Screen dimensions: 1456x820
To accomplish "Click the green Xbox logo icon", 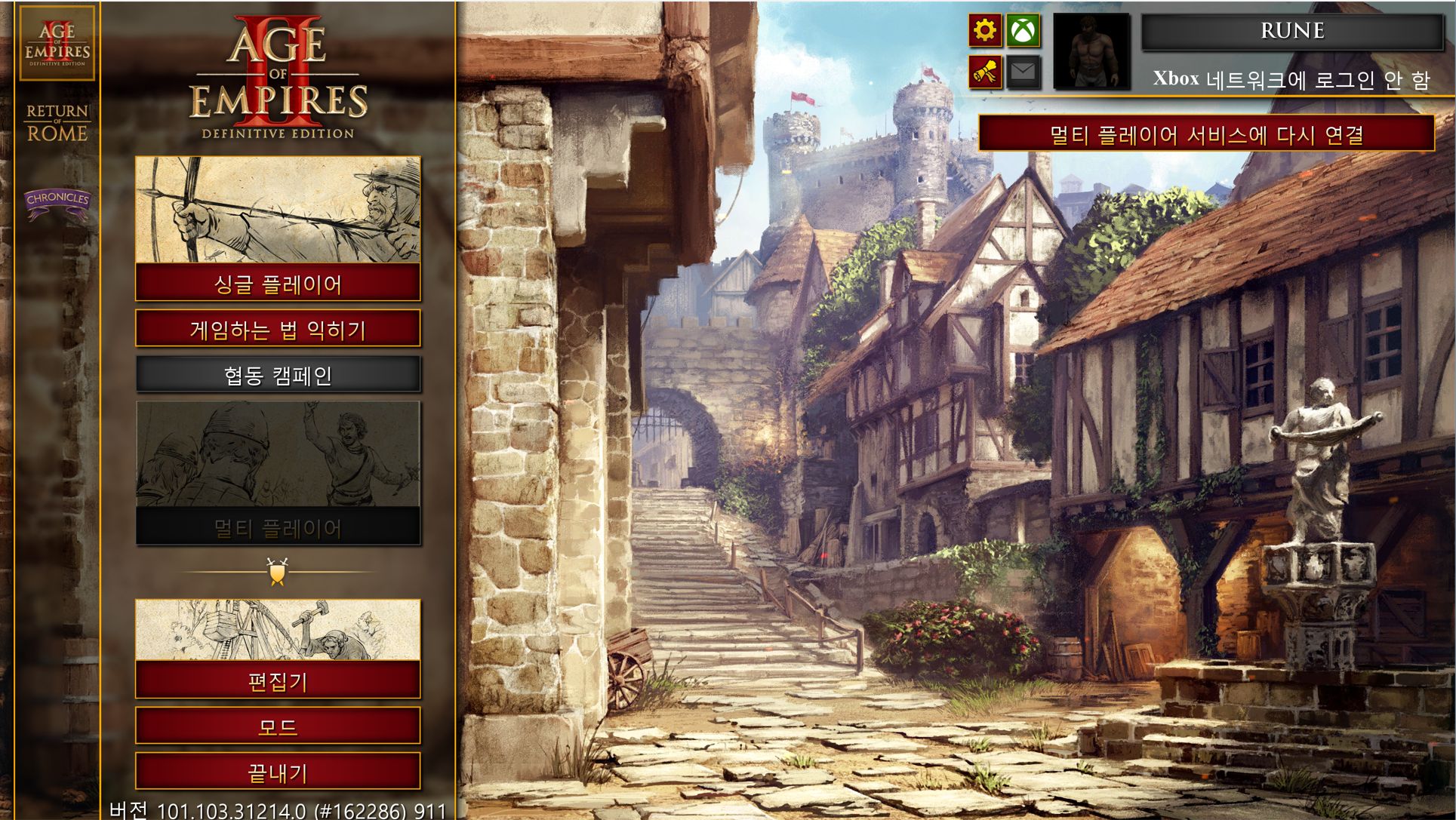I will [x=1023, y=31].
